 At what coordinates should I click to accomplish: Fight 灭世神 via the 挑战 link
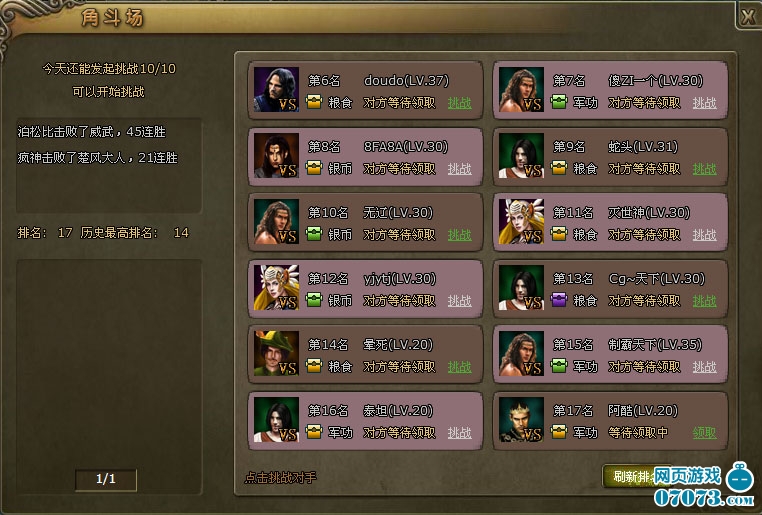(704, 234)
